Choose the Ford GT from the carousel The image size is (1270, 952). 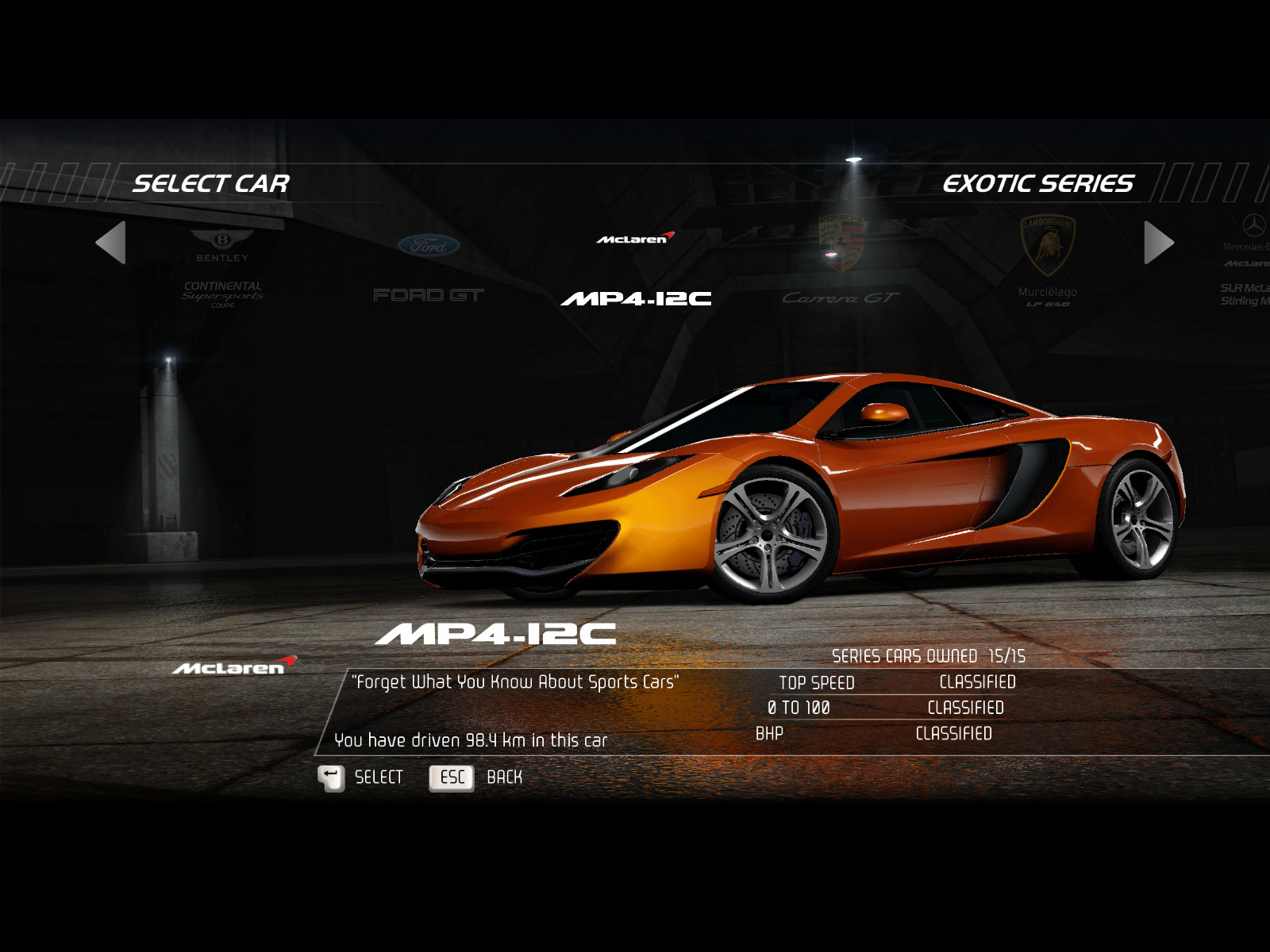(429, 270)
